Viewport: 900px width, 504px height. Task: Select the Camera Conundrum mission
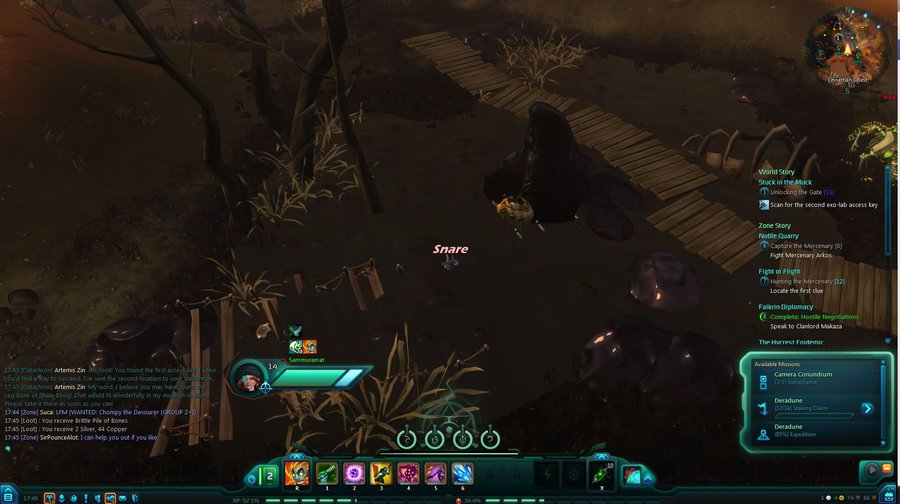pyautogui.click(x=803, y=375)
